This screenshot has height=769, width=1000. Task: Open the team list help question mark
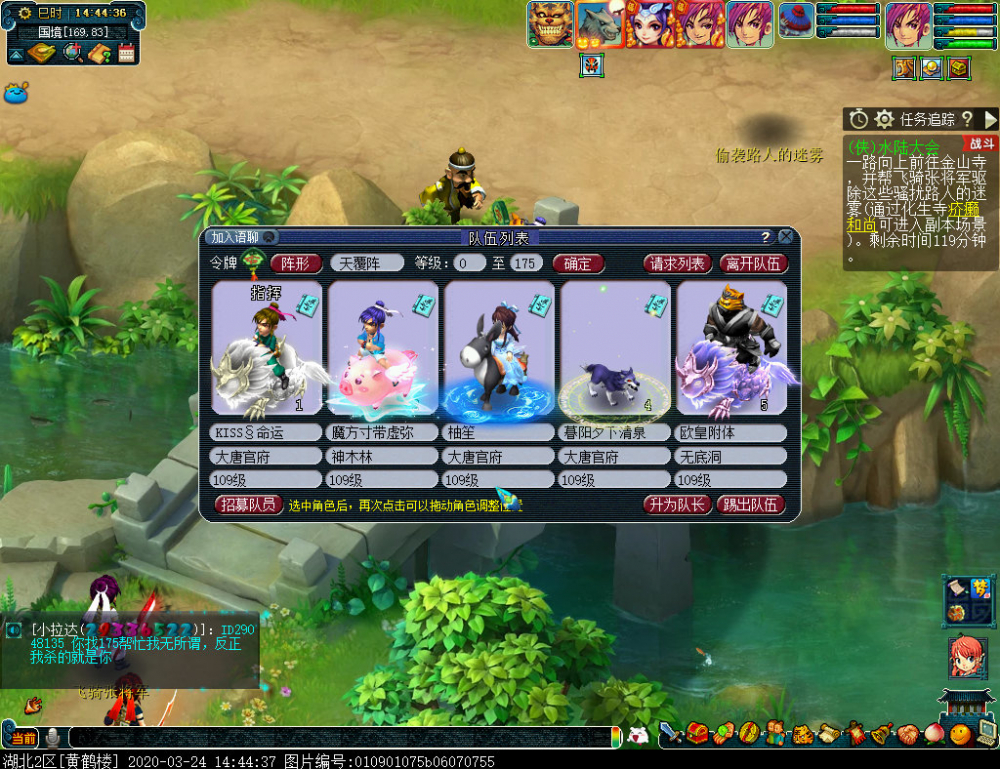coord(766,237)
